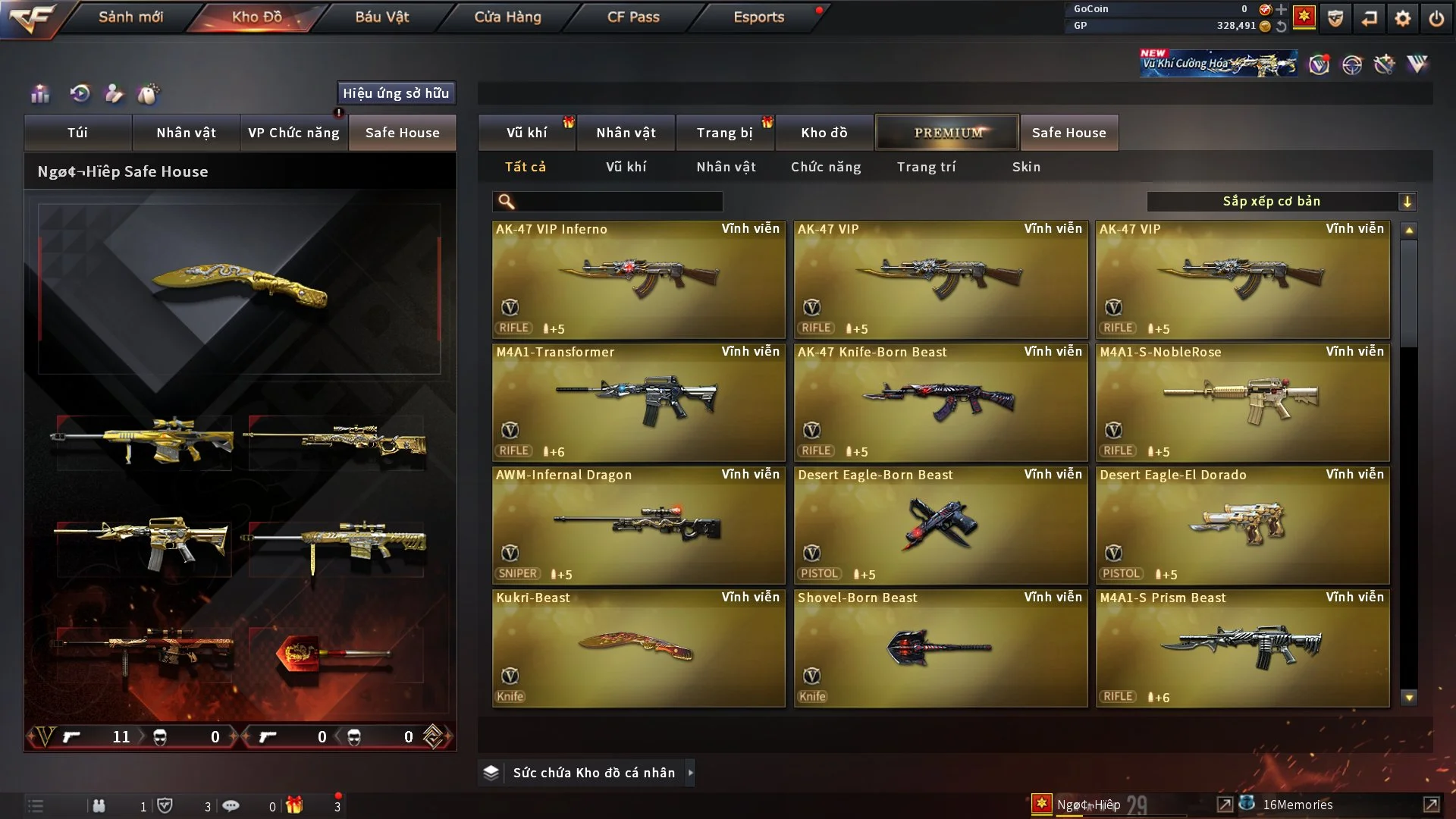Expand Sức chứa Kho đồ cá nhân
The width and height of the screenshot is (1456, 819).
(593, 773)
